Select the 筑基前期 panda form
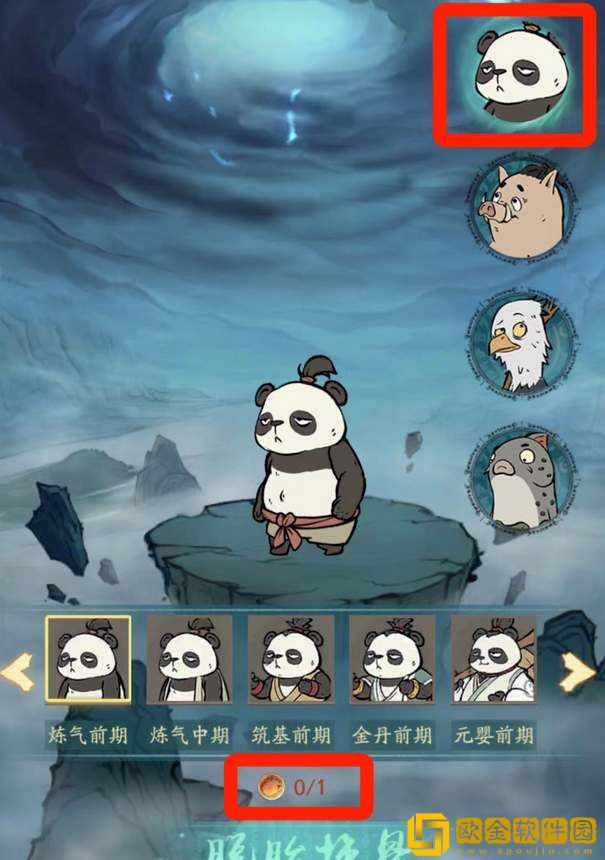The image size is (605, 860). (291, 658)
